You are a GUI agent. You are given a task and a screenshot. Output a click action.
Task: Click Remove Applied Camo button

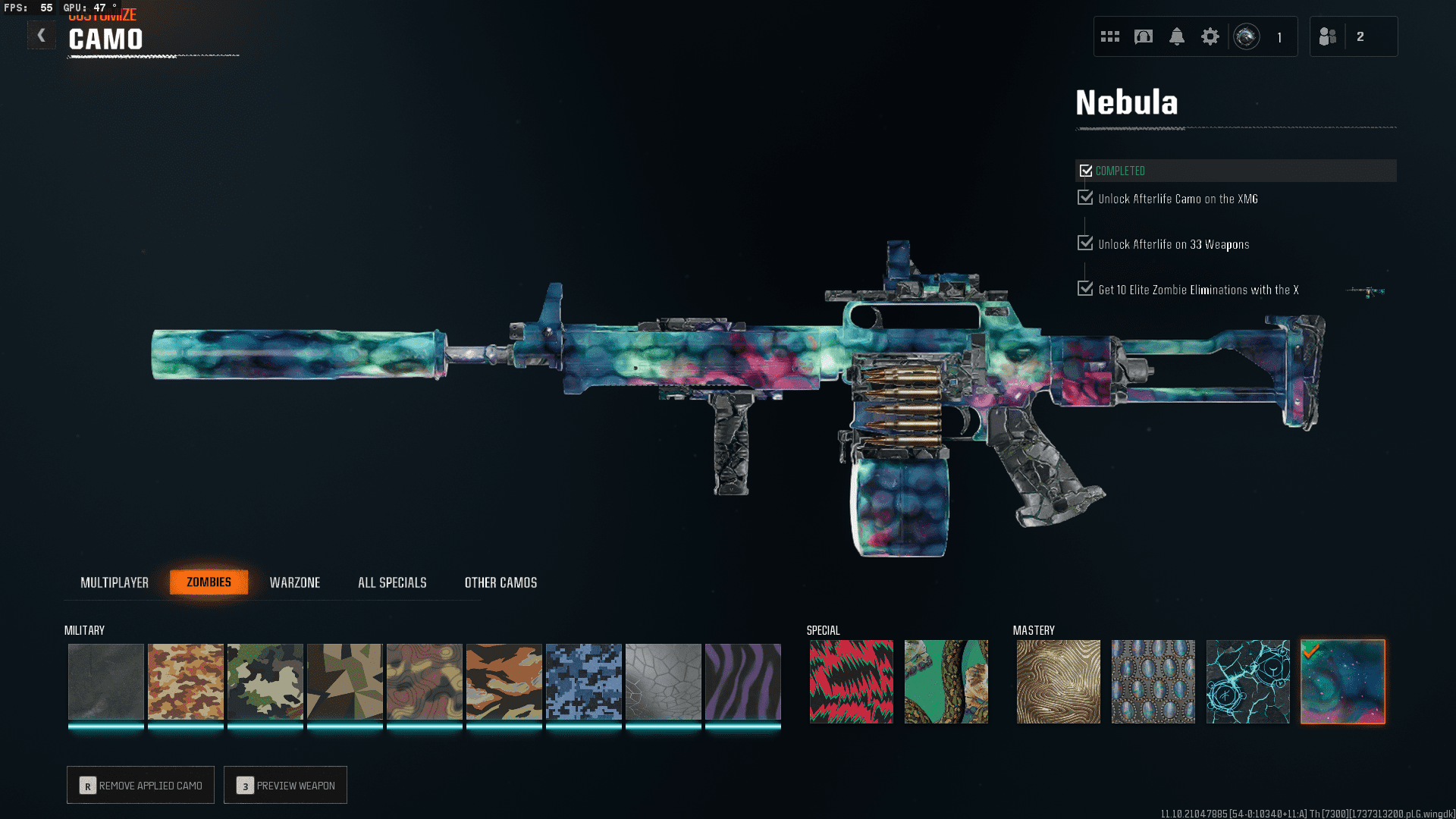tap(141, 785)
